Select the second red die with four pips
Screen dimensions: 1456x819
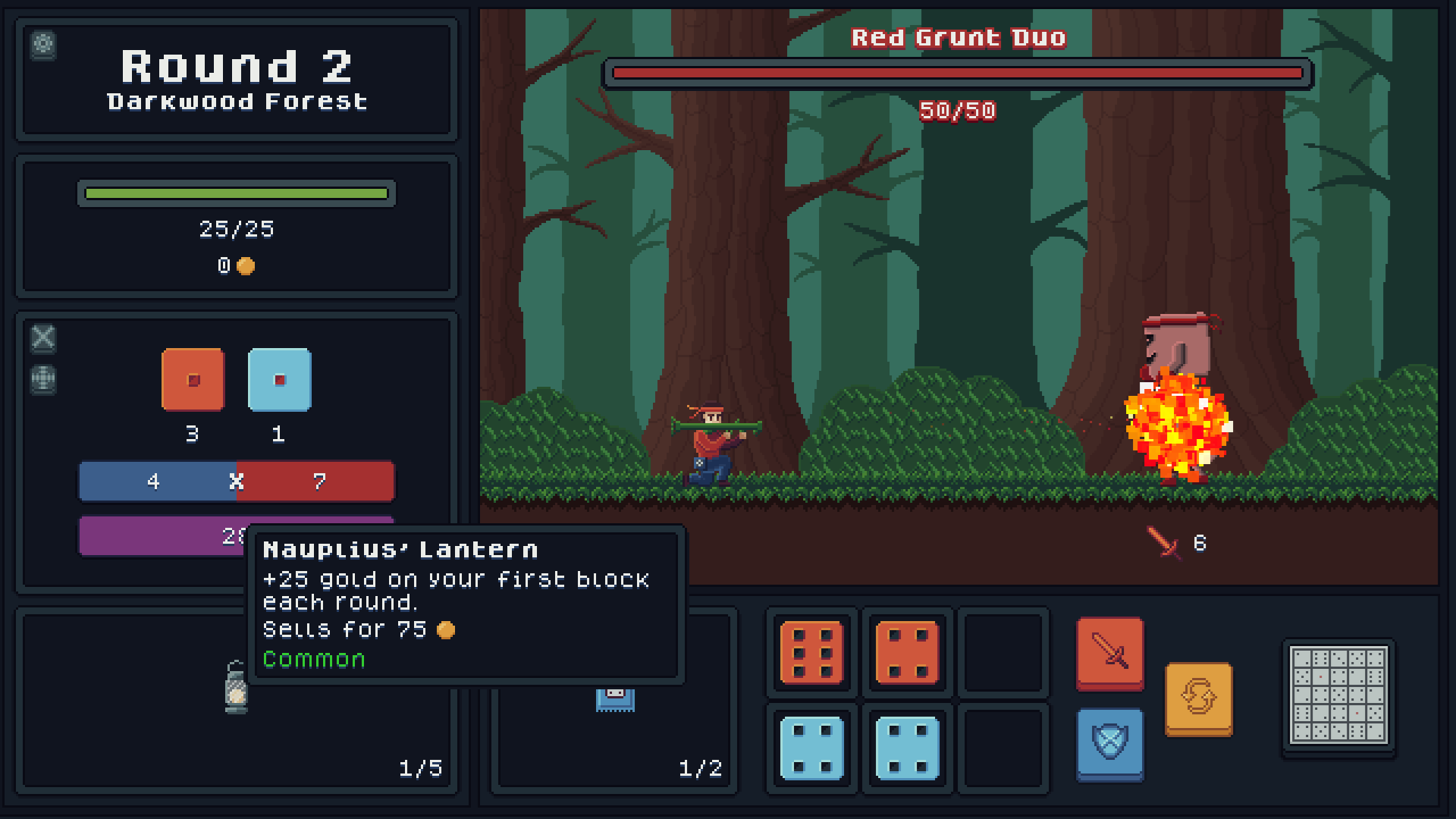[906, 652]
